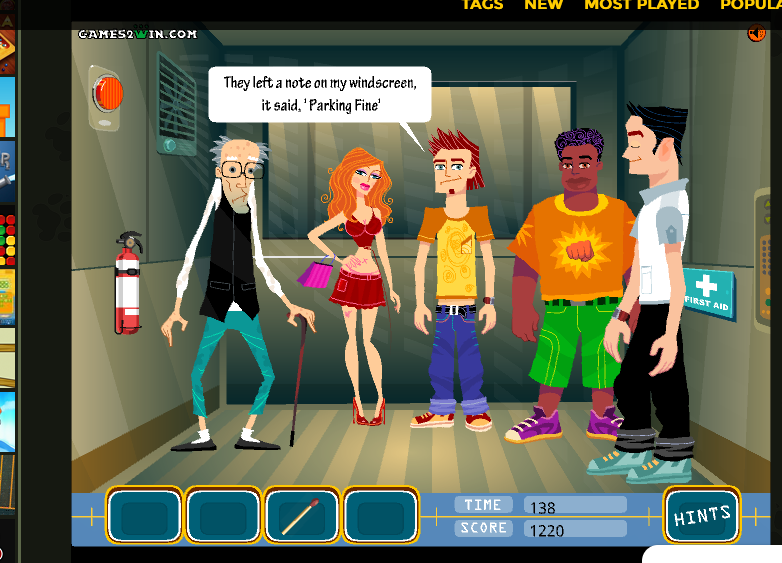Select the matchstick inventory slot

(301, 516)
